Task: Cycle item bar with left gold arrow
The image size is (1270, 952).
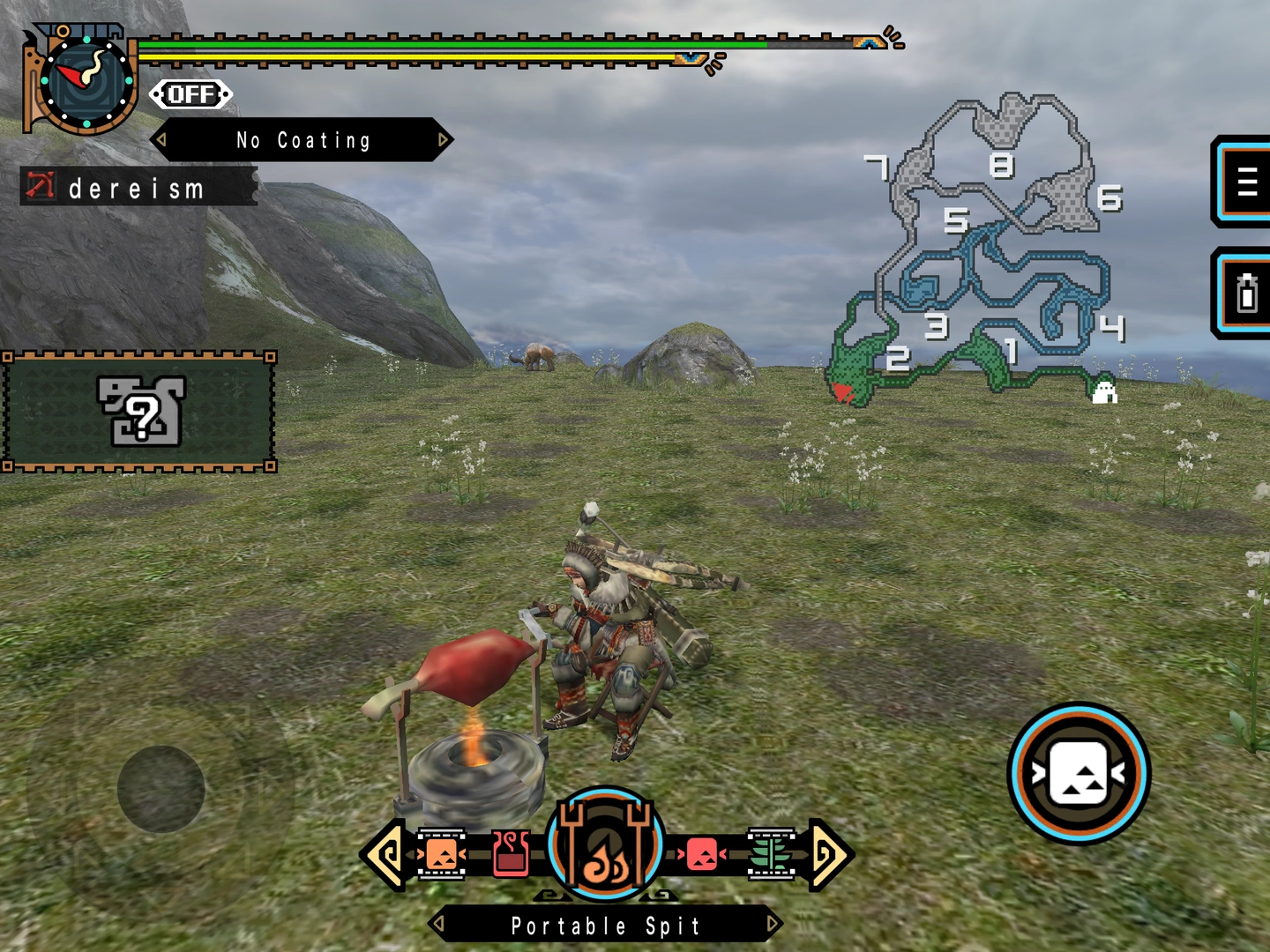Action: tap(385, 853)
